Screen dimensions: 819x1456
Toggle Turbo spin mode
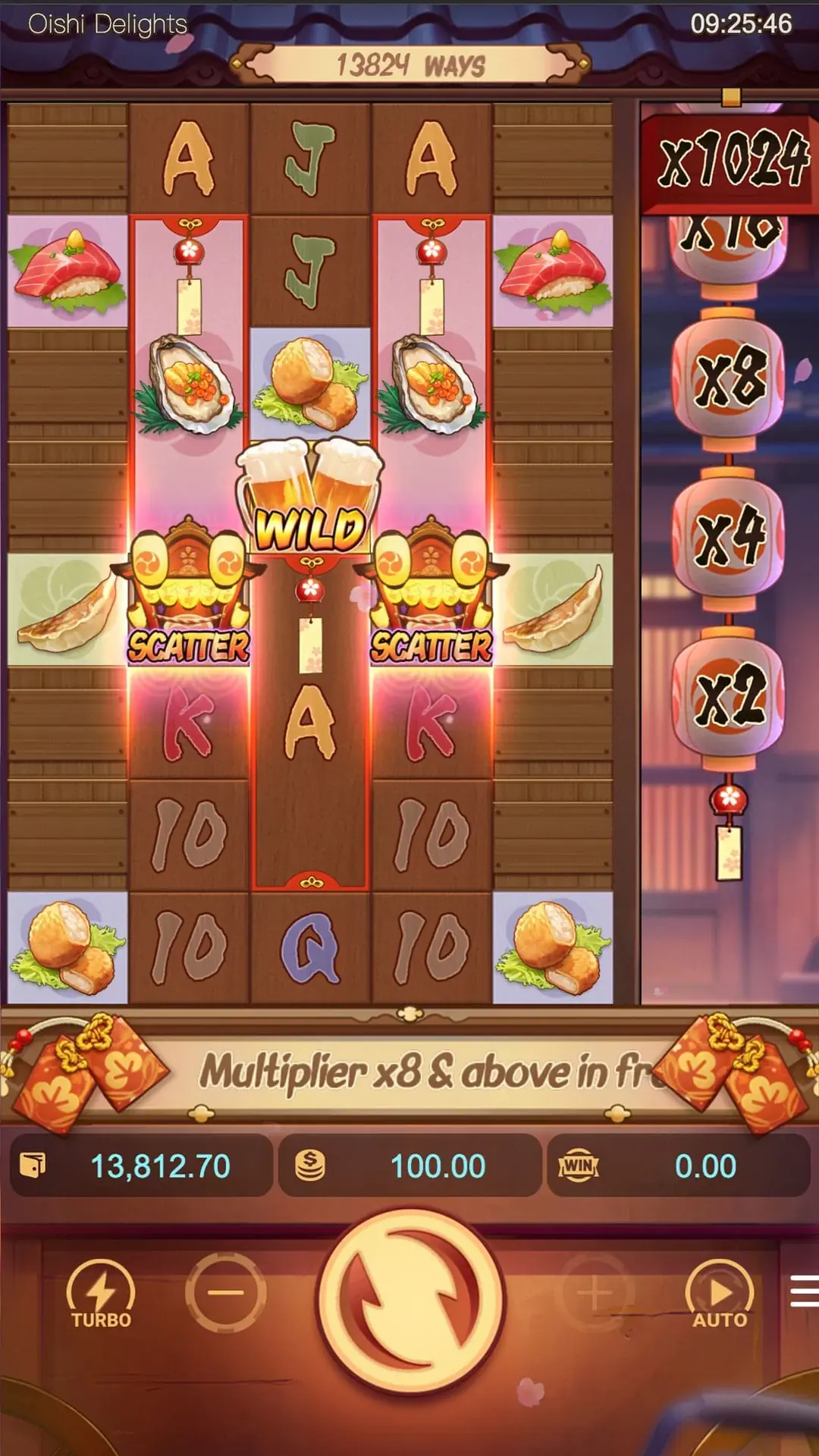tap(101, 1294)
